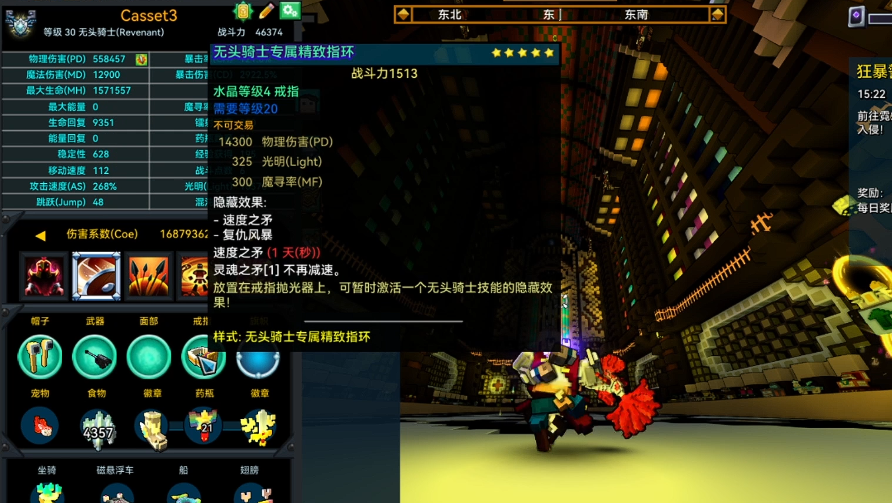The image size is (892, 503).
Task: Click the yellow pencil edit icon
Action: pos(266,11)
